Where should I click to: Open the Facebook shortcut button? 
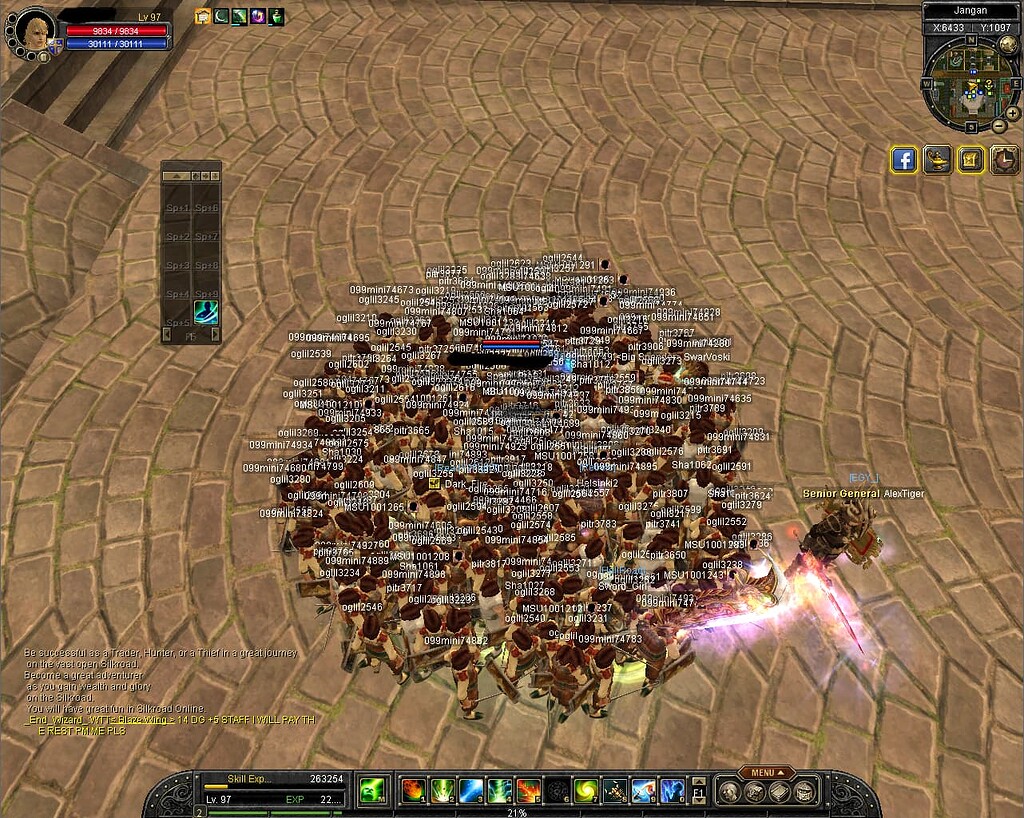pyautogui.click(x=904, y=160)
